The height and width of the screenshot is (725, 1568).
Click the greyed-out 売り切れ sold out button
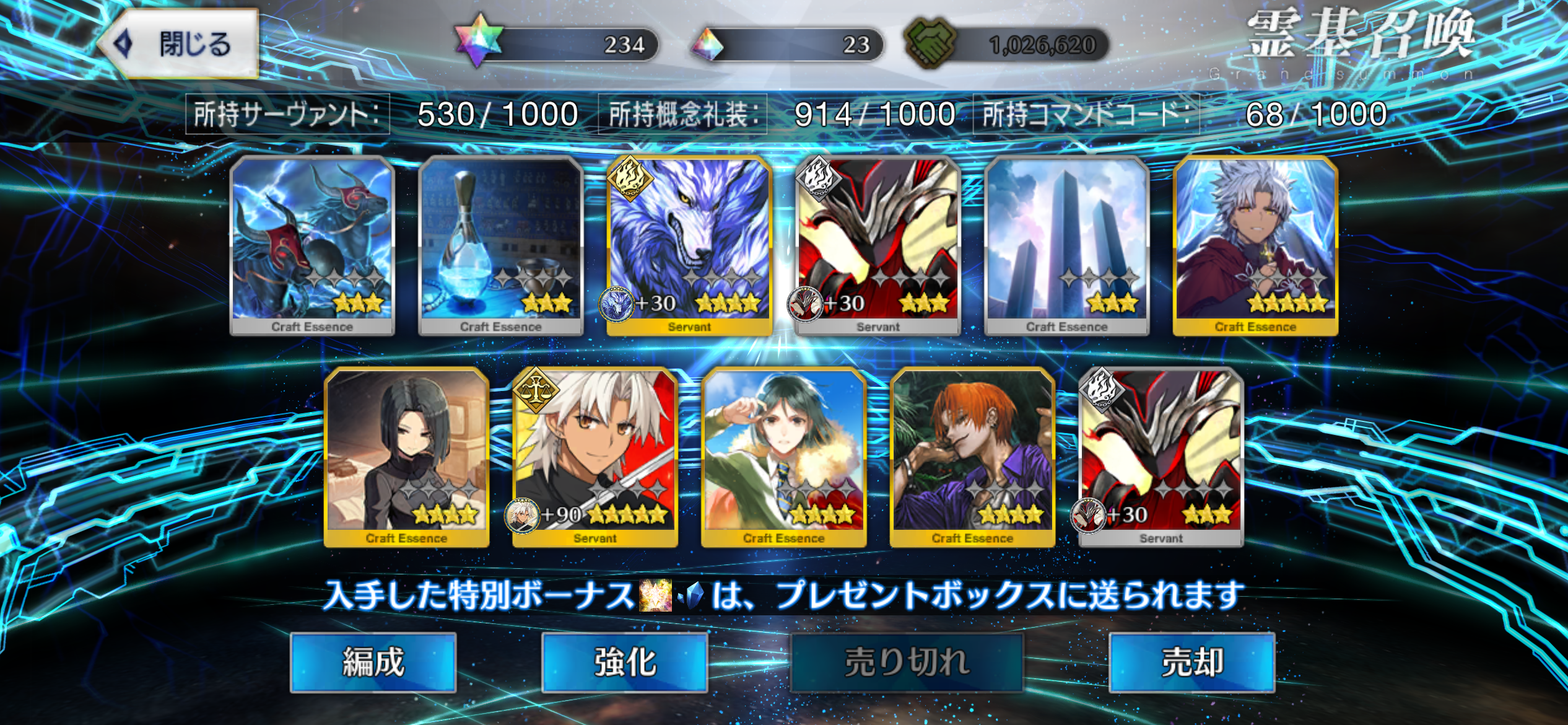pyautogui.click(x=907, y=661)
